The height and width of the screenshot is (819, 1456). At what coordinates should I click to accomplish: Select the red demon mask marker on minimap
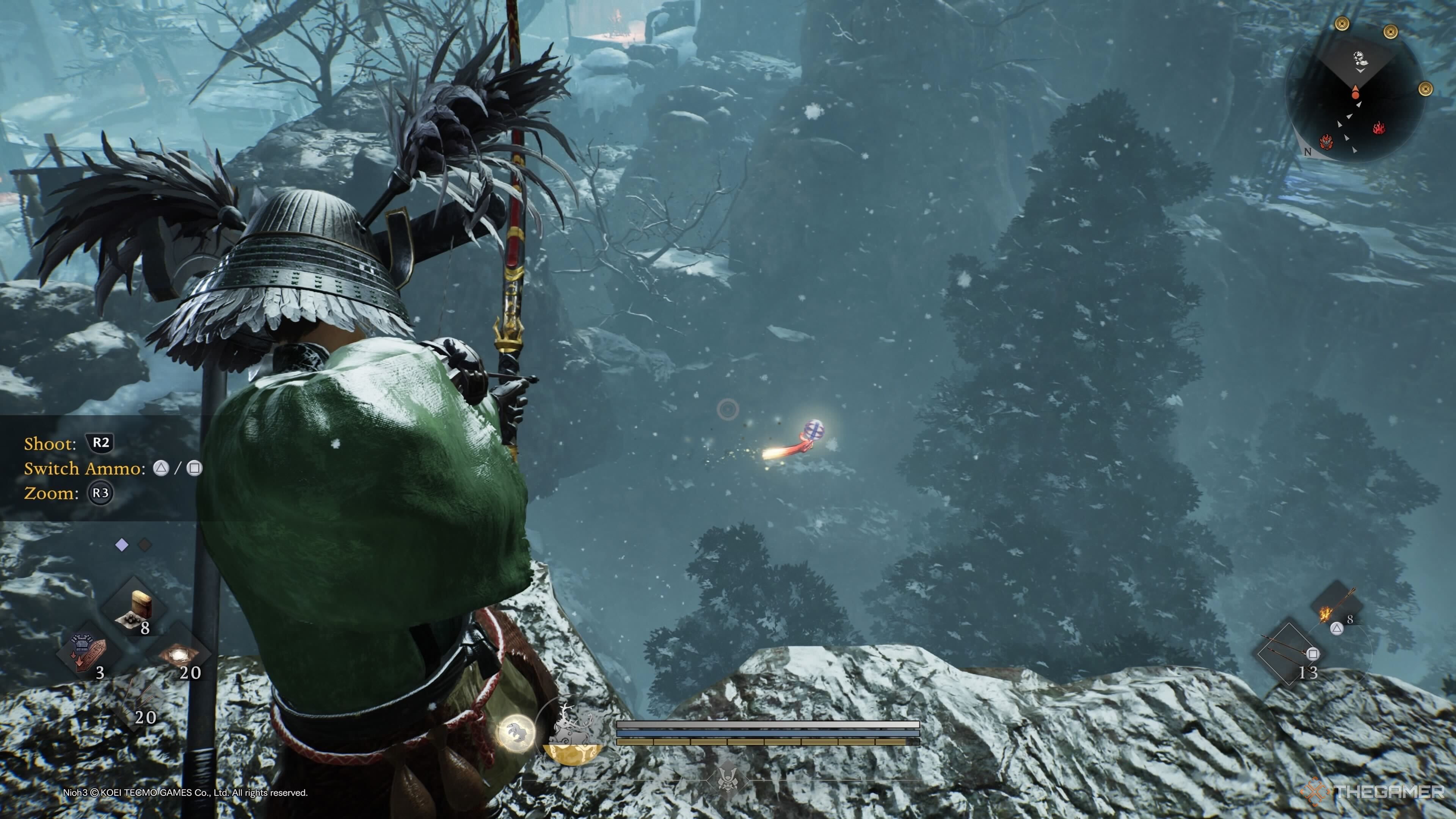(x=1326, y=142)
